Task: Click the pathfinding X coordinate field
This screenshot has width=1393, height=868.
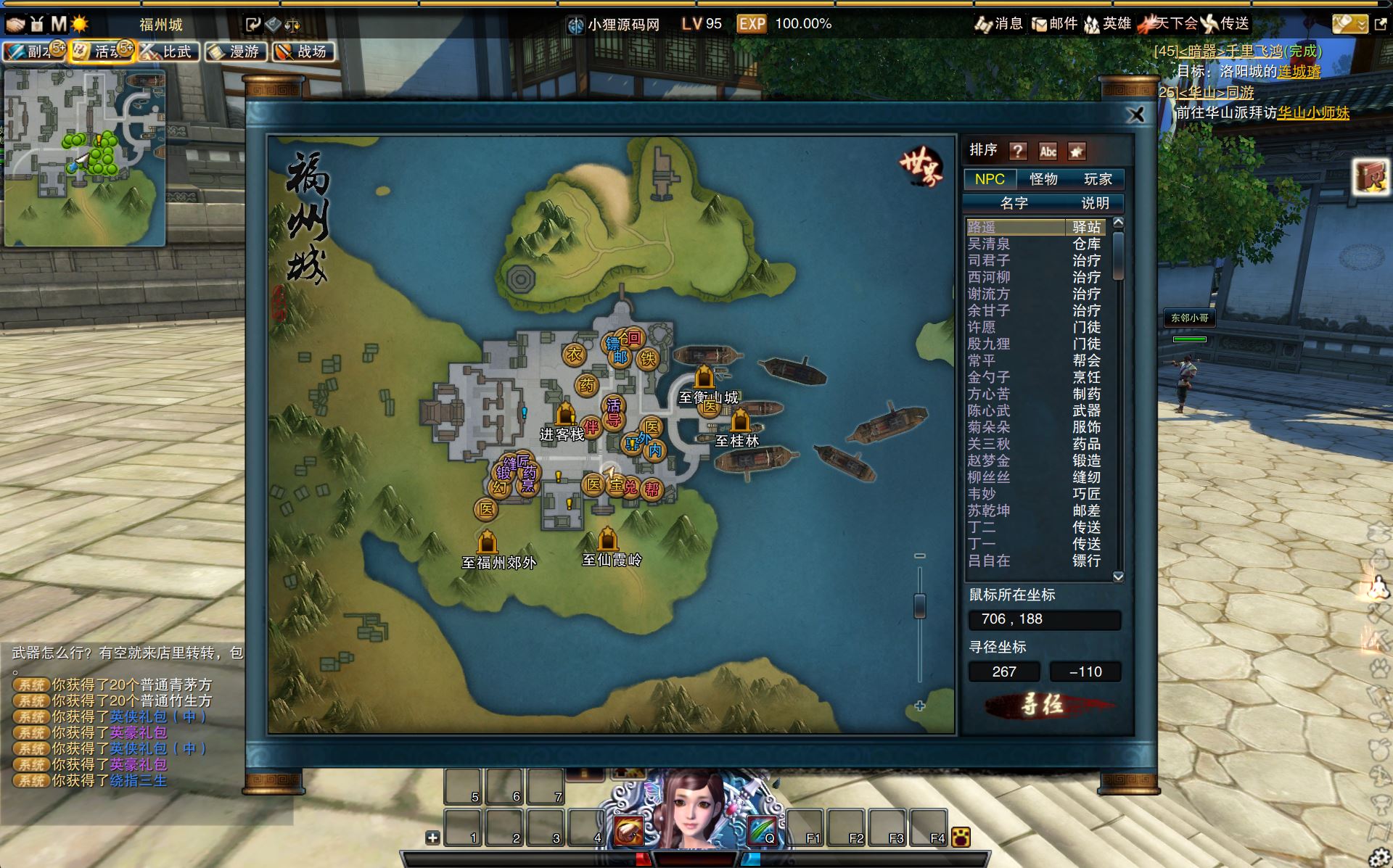Action: tap(1004, 672)
